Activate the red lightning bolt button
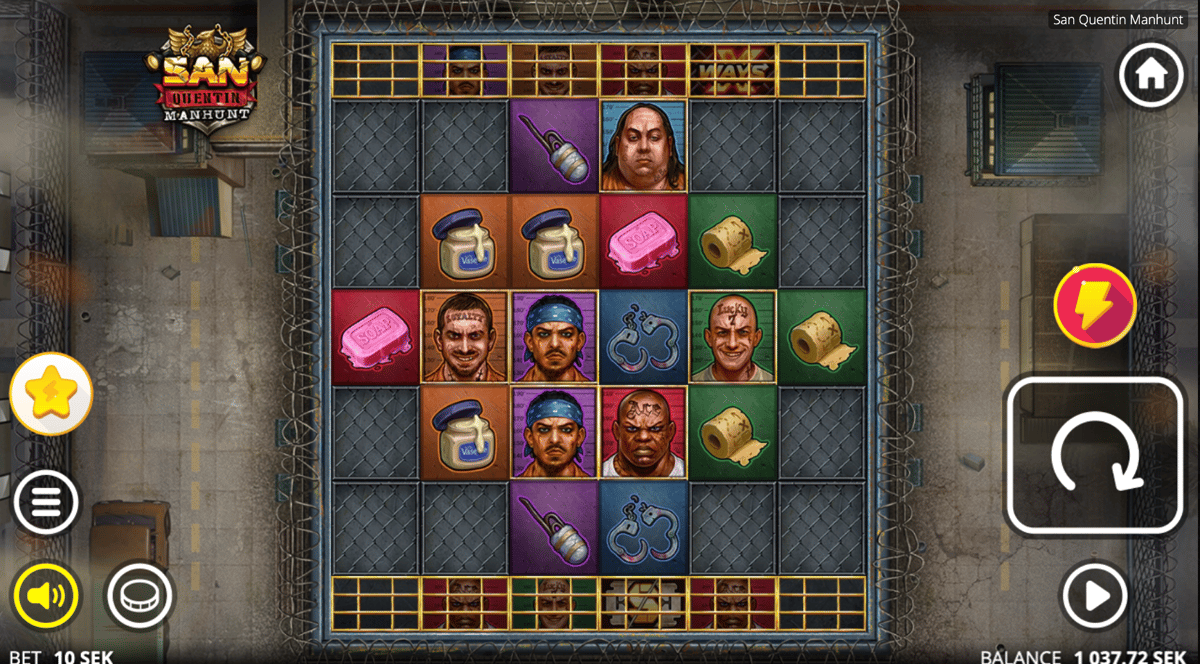Image resolution: width=1200 pixels, height=664 pixels. click(x=1095, y=305)
